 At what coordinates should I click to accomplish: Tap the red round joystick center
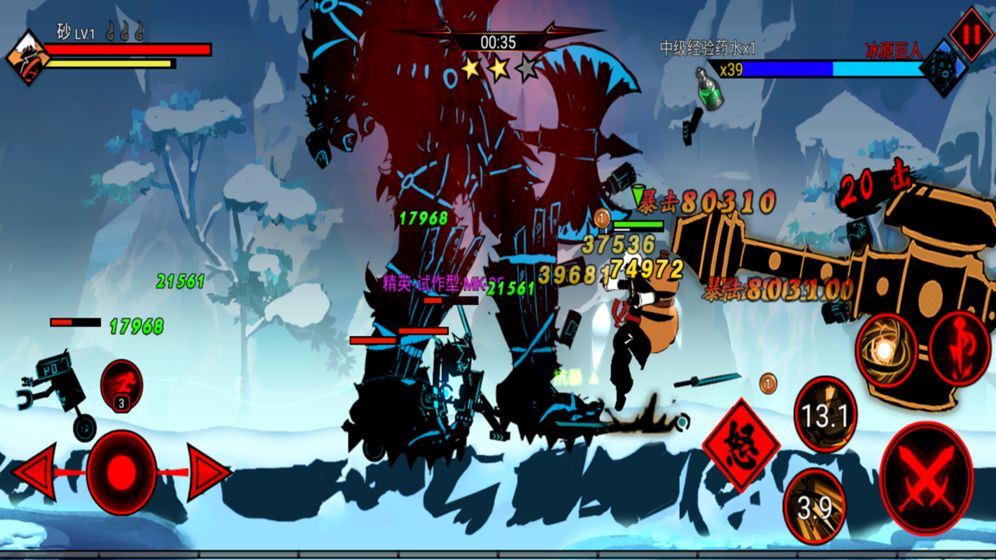tap(121, 472)
